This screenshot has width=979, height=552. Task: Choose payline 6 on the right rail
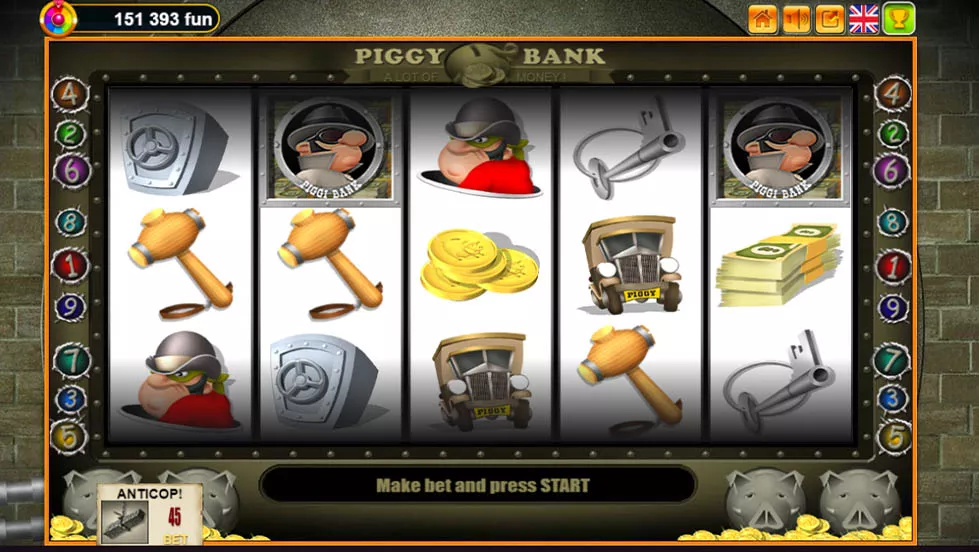click(x=892, y=170)
